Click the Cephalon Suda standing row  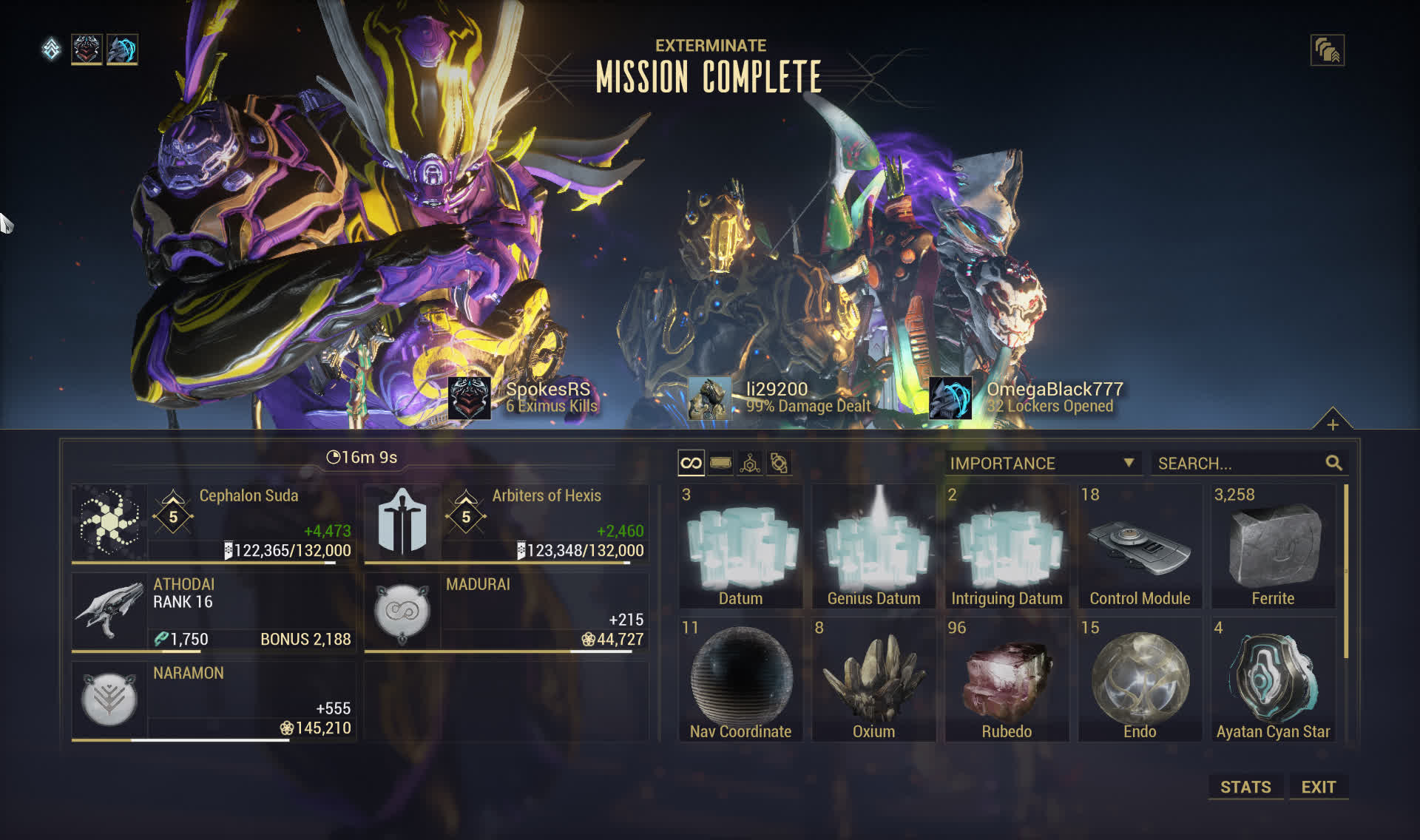point(214,523)
